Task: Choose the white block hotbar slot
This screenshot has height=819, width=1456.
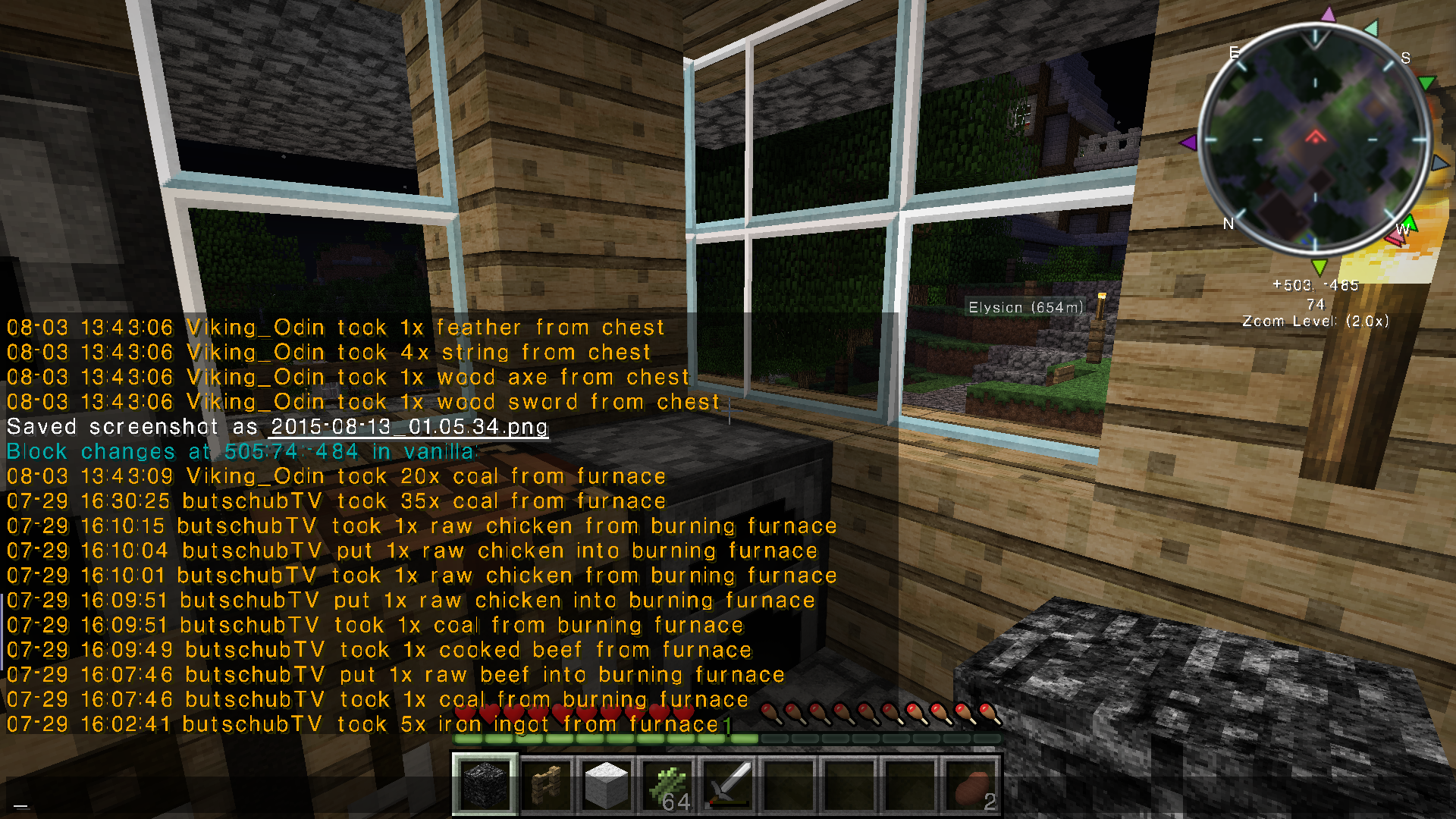Action: [607, 784]
